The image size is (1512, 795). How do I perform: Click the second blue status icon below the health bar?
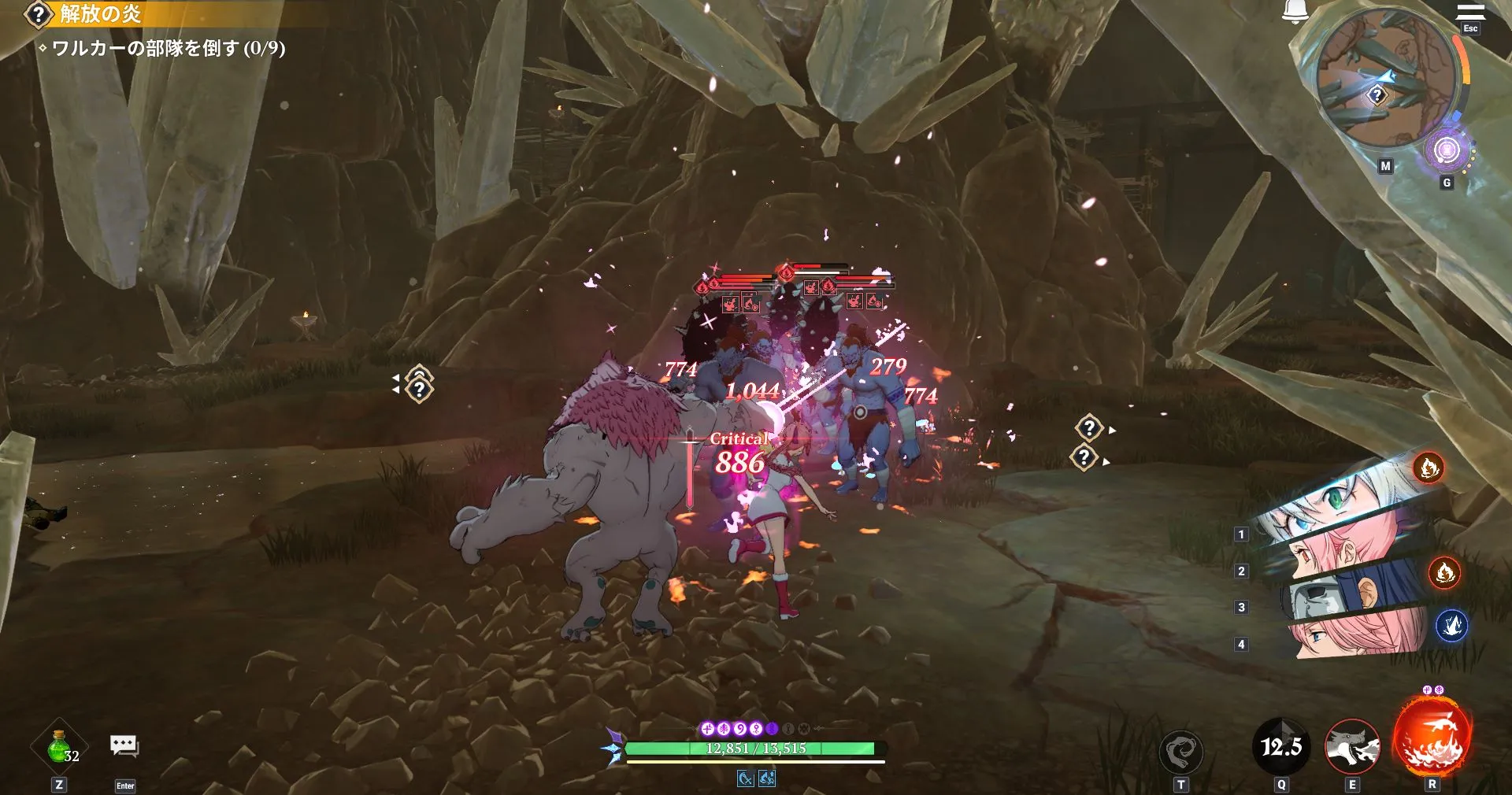768,779
